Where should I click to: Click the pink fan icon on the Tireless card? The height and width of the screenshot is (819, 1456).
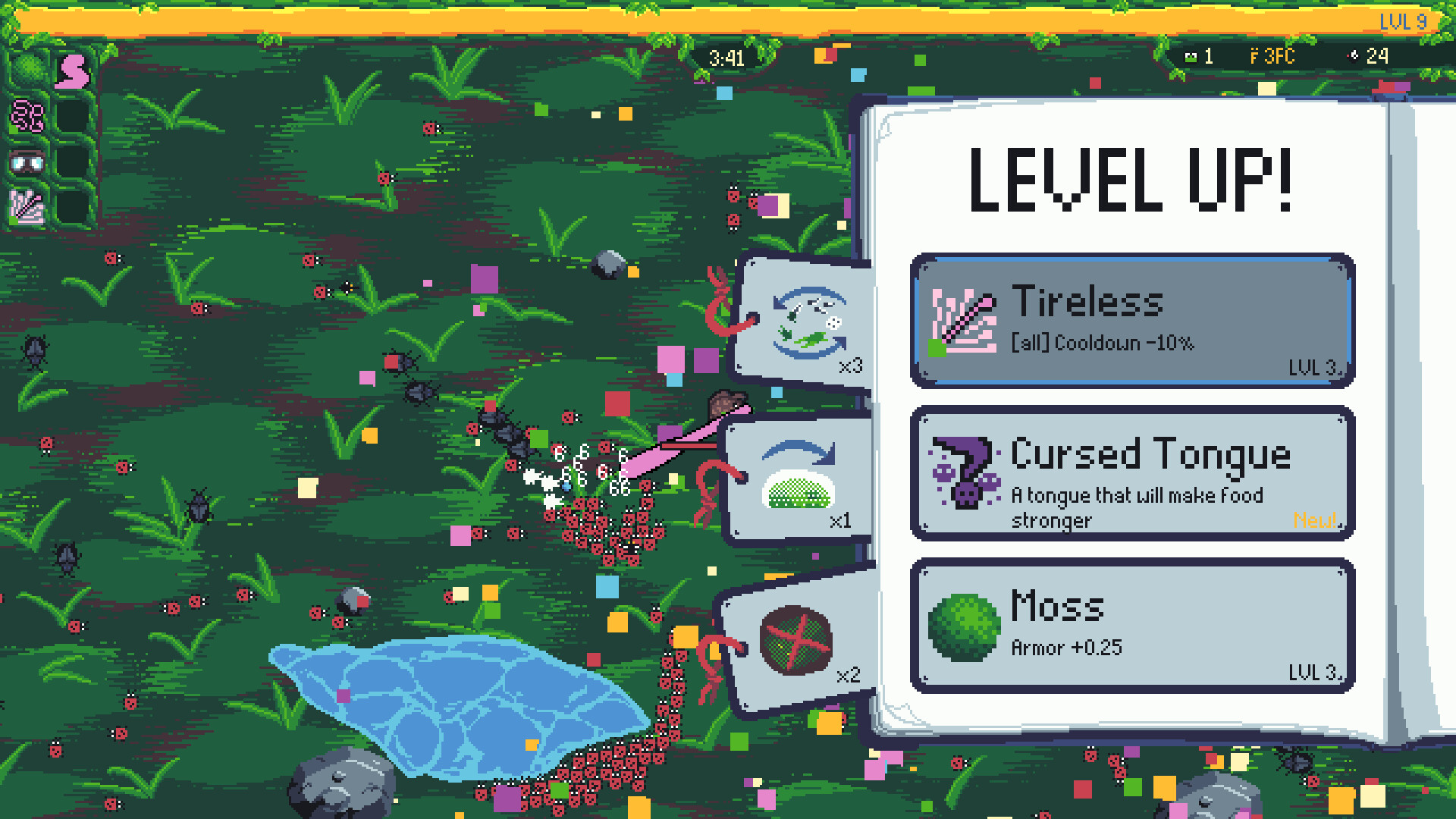[x=963, y=322]
